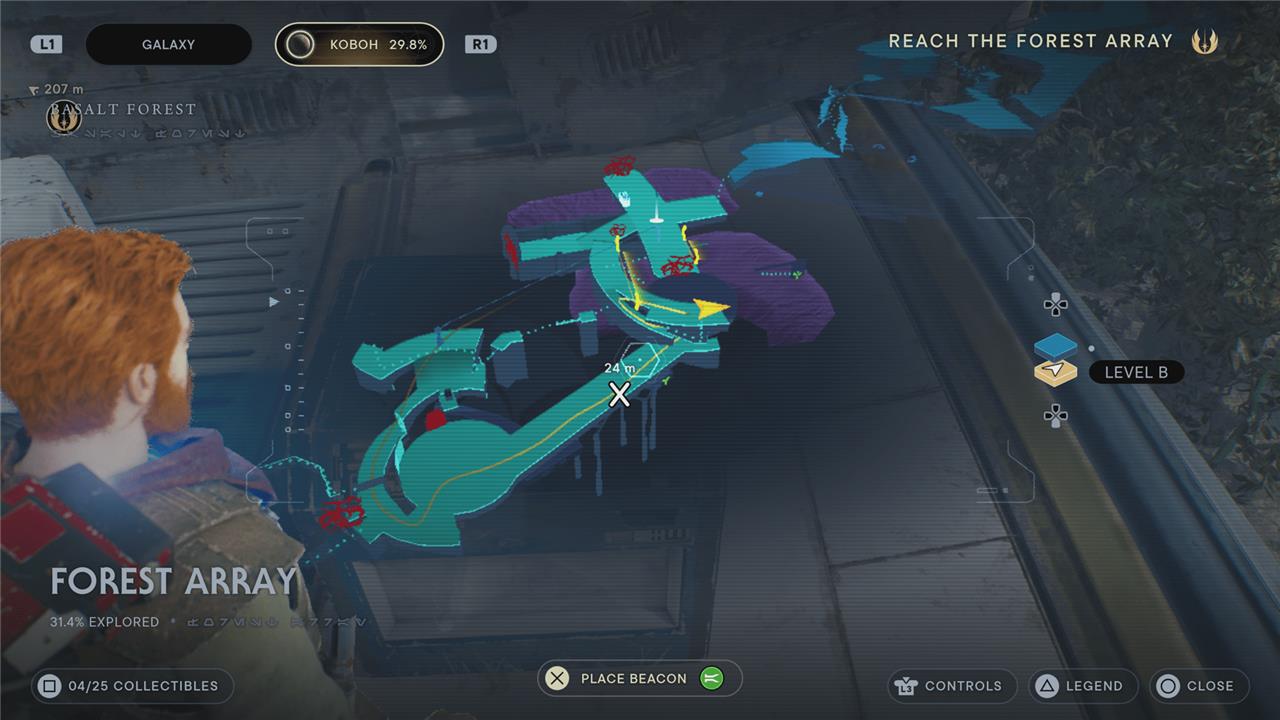Switch to the upper blue map level
This screenshot has height=720, width=1280.
tap(1055, 346)
